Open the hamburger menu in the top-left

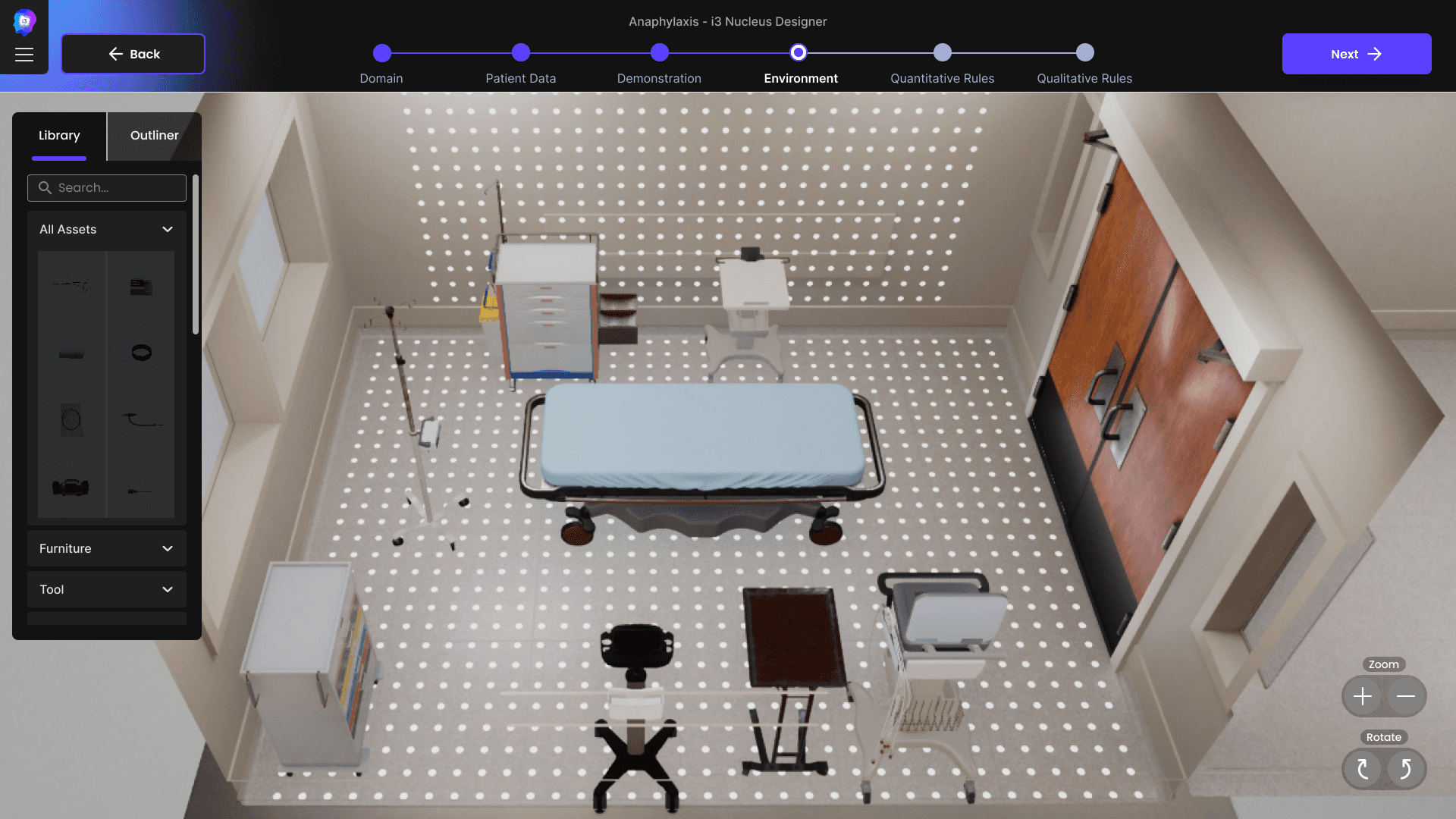pos(24,54)
